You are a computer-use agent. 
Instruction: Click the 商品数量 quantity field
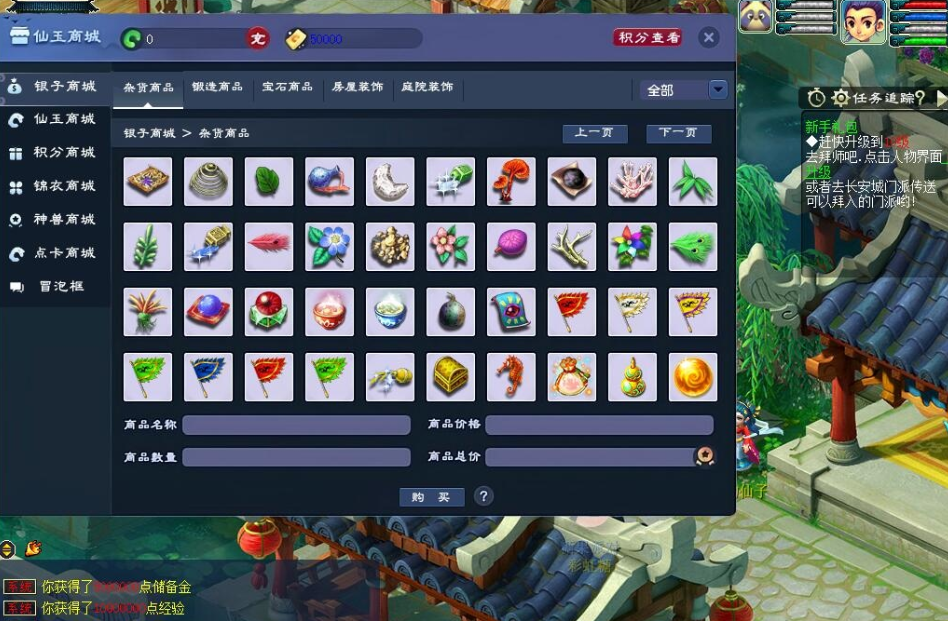296,457
